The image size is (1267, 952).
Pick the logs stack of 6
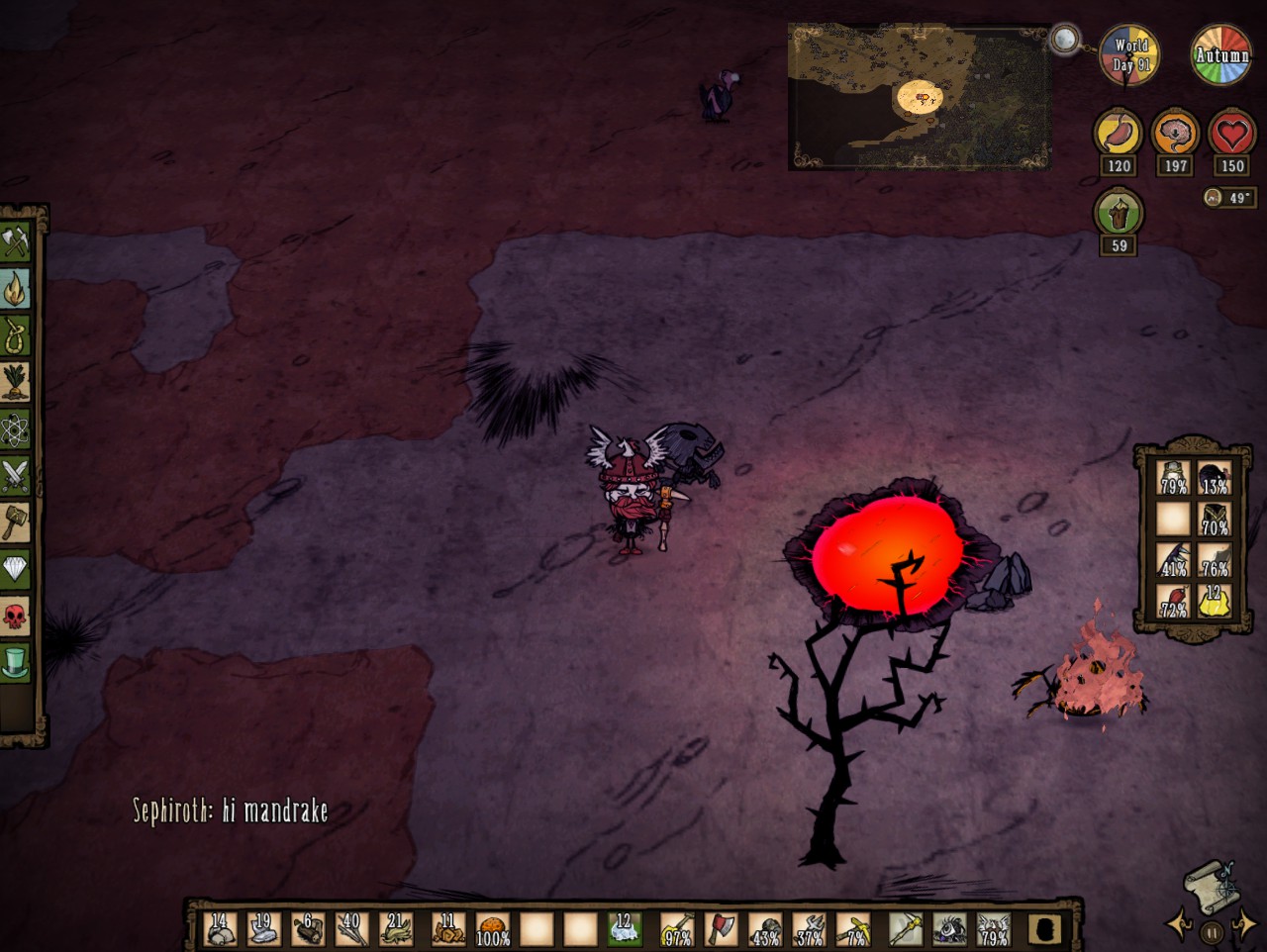(309, 930)
